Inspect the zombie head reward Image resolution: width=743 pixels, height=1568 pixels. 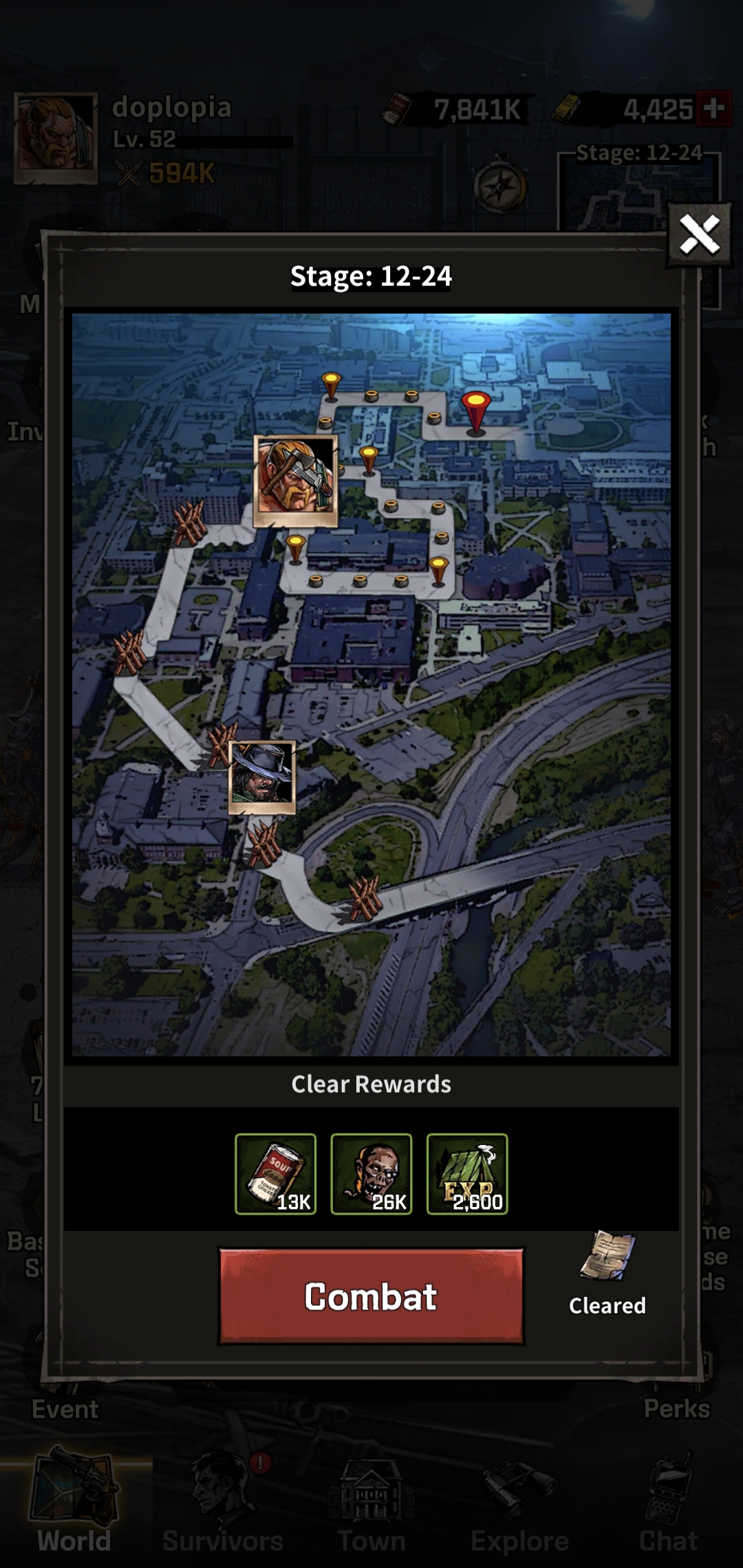(371, 1174)
